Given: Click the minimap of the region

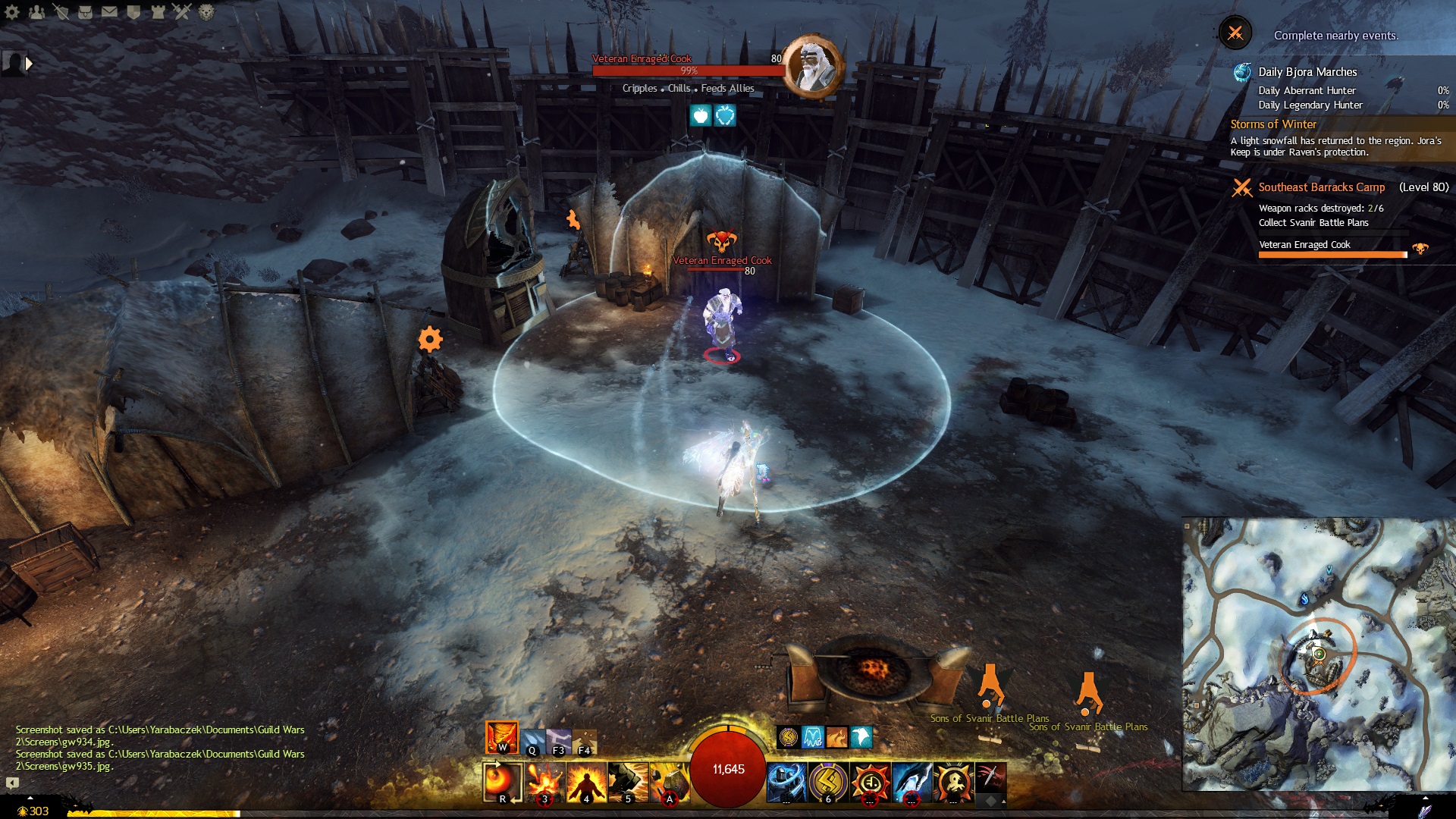Looking at the screenshot, I should (1318, 654).
